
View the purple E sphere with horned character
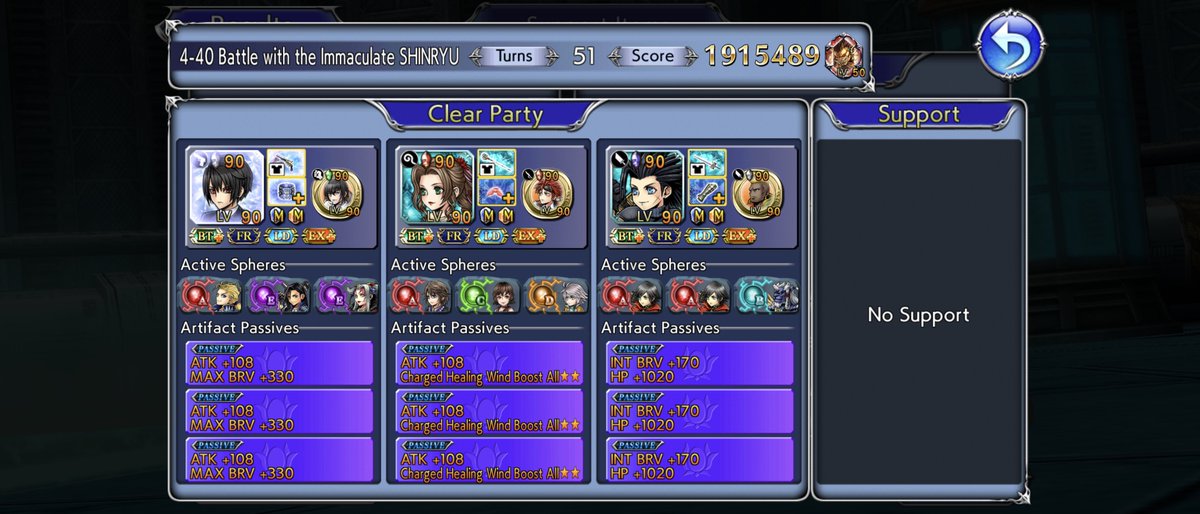344,295
